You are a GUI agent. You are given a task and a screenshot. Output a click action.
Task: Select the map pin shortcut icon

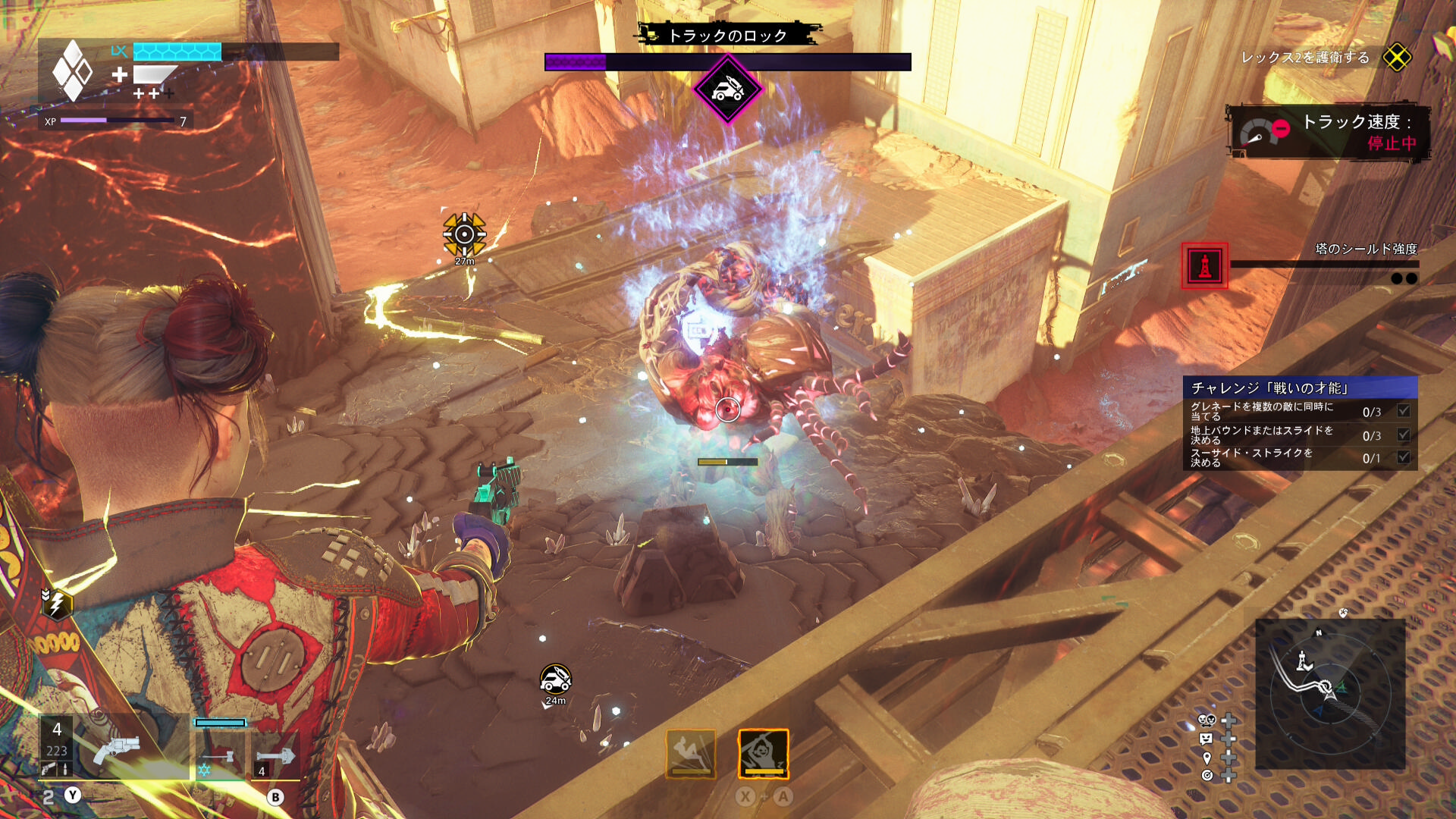[1207, 758]
